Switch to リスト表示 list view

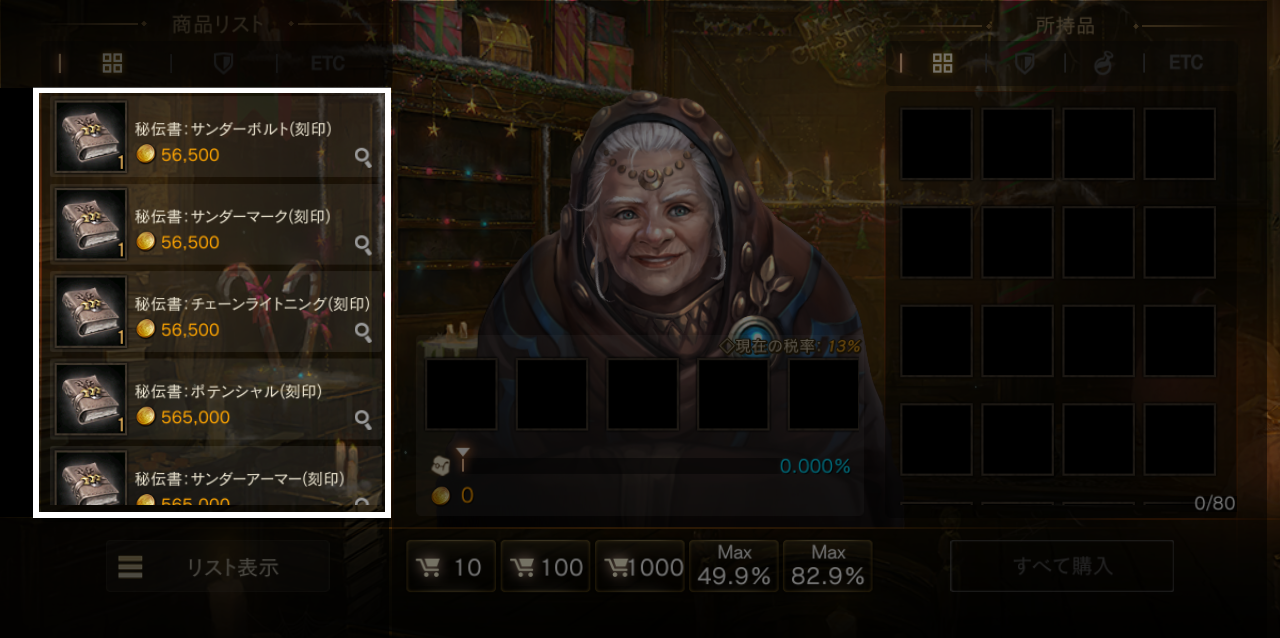pyautogui.click(x=217, y=567)
